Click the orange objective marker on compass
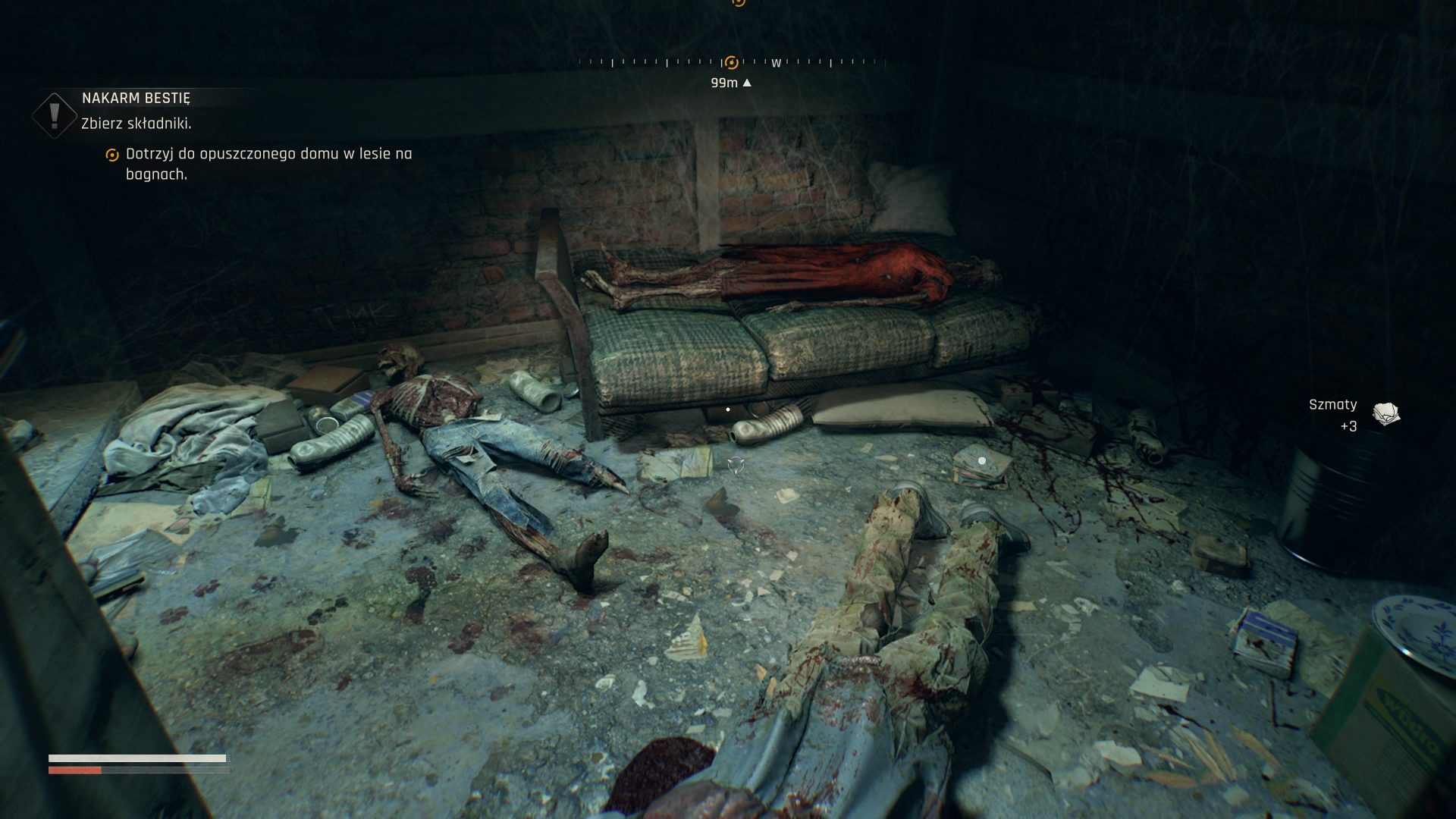 tap(731, 63)
